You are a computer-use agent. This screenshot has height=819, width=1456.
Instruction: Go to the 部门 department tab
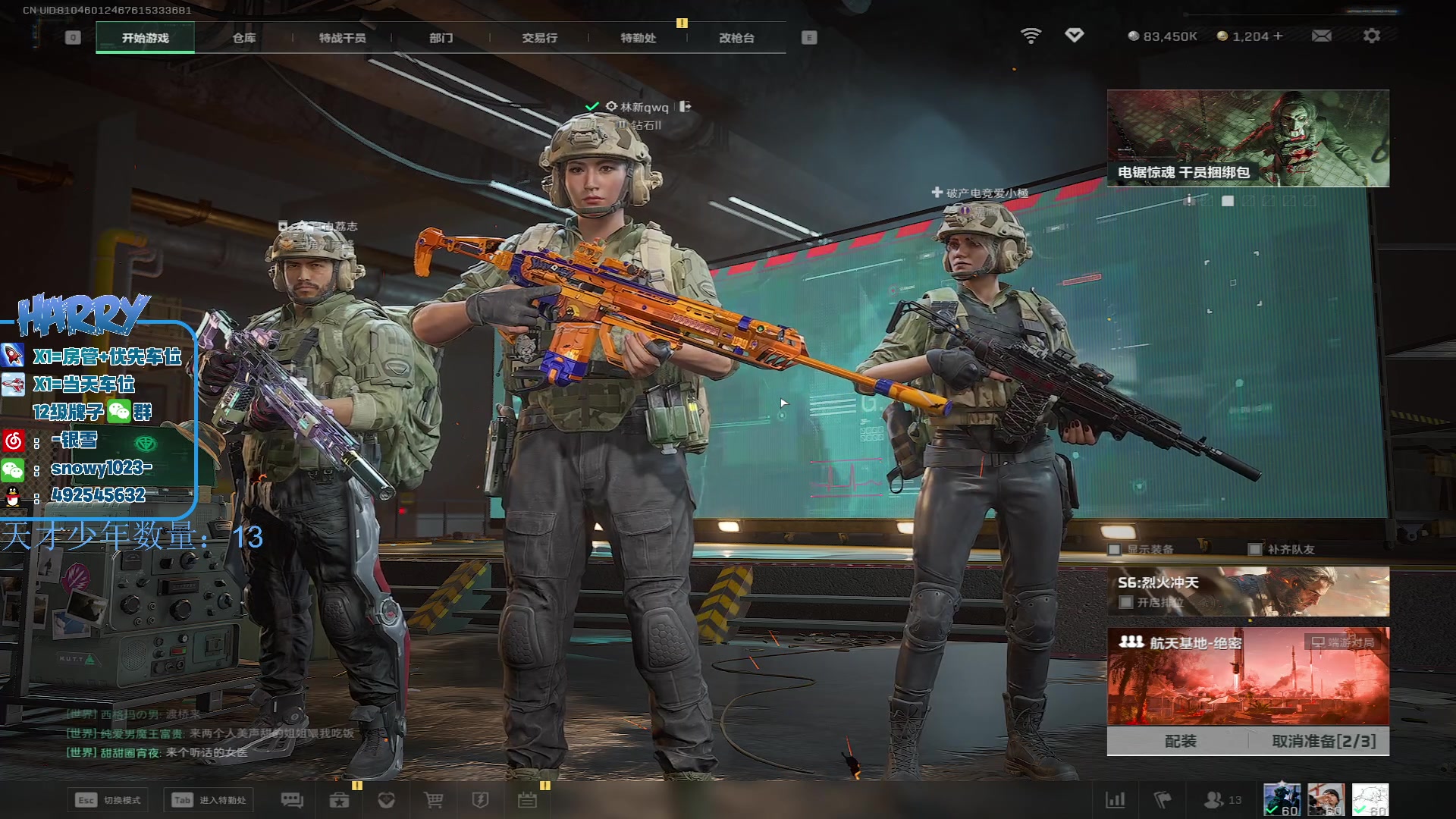pos(441,38)
